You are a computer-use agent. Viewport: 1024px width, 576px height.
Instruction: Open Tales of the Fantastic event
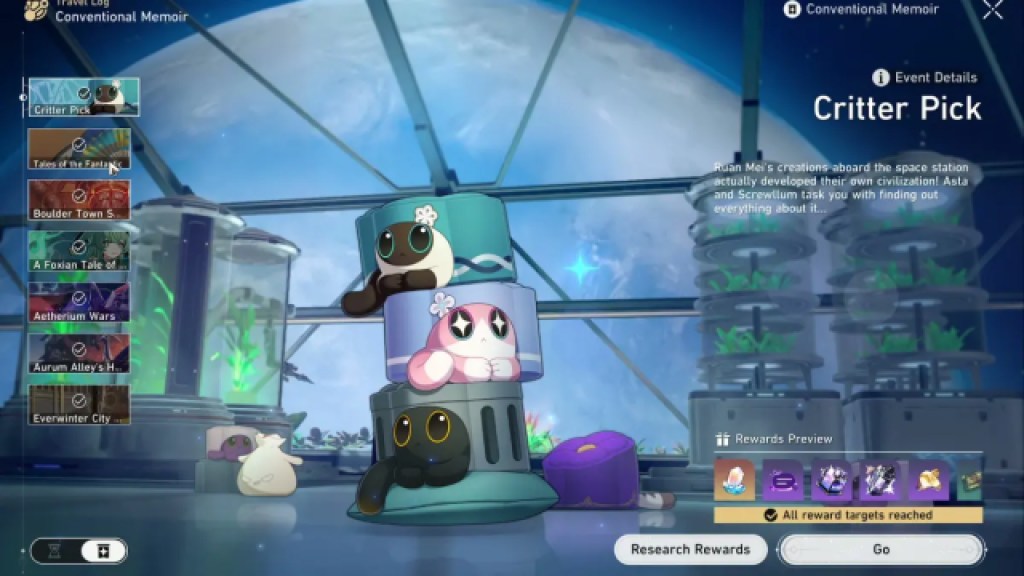pos(79,148)
